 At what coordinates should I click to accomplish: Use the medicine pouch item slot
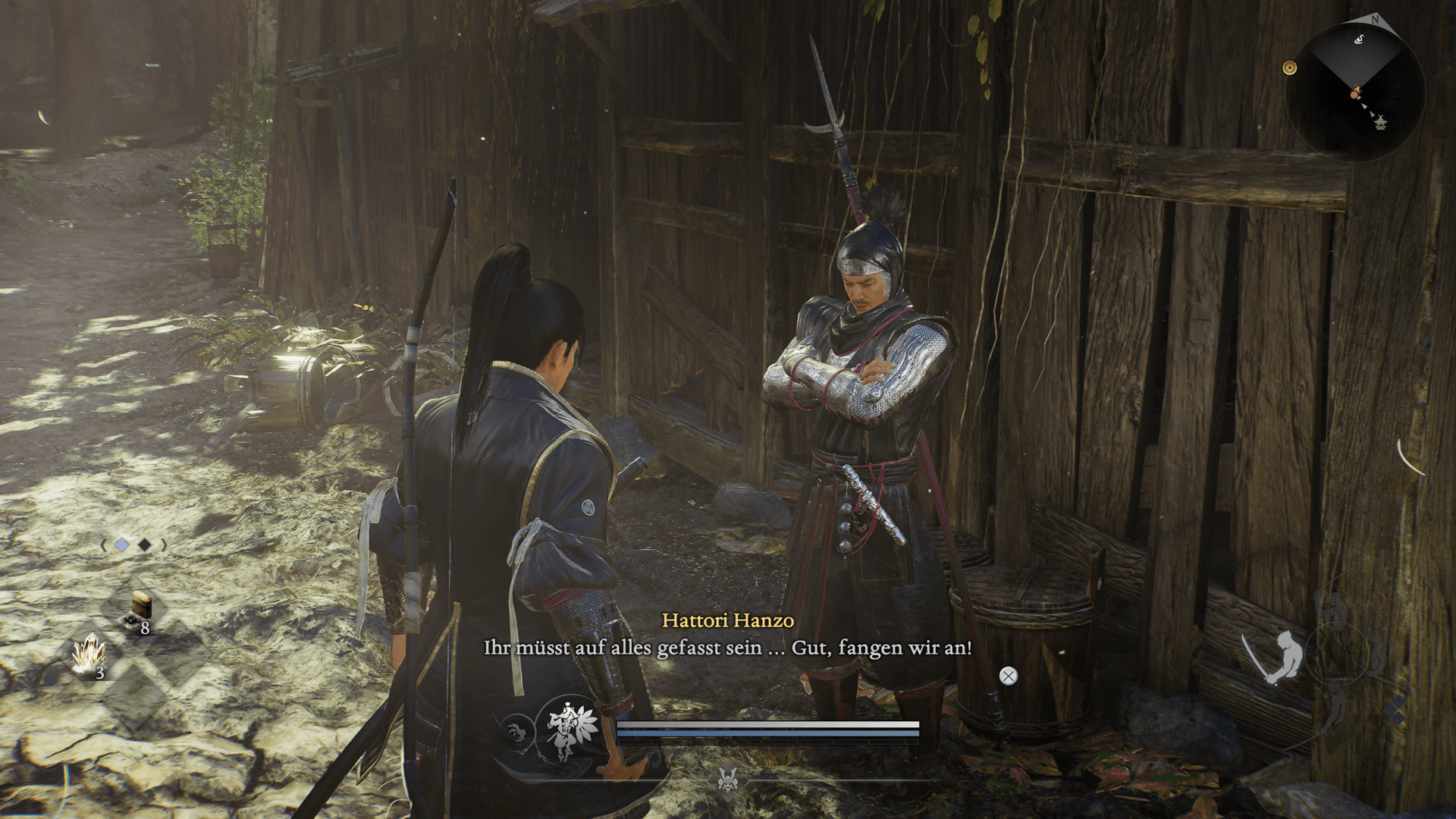(140, 611)
